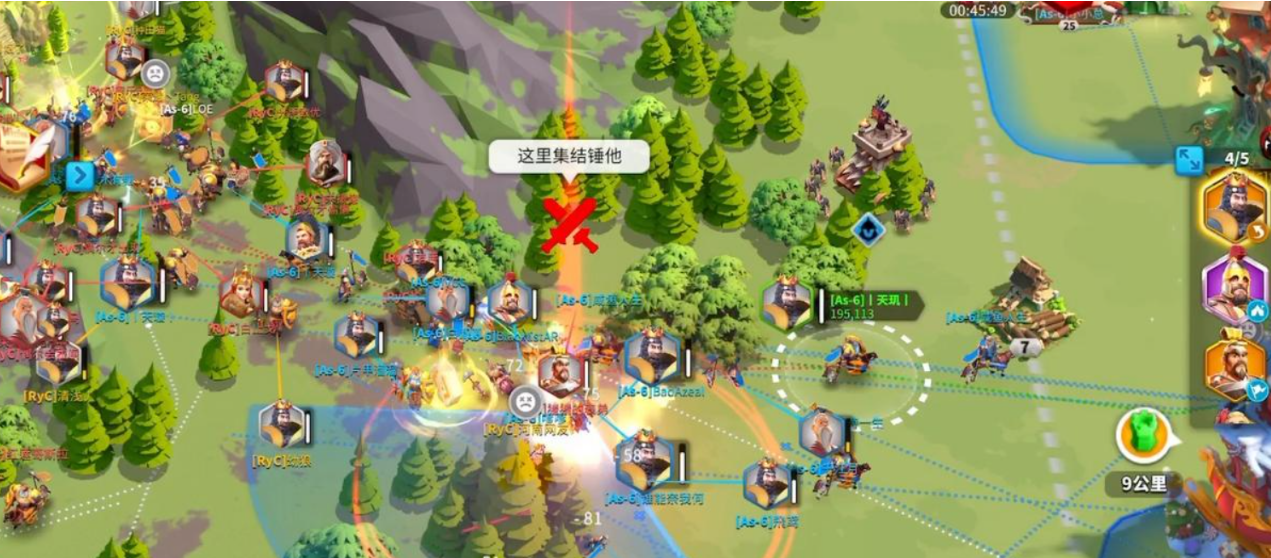Select the purple-backed helmeted commander portrait
The width and height of the screenshot is (1271, 558).
(1235, 287)
